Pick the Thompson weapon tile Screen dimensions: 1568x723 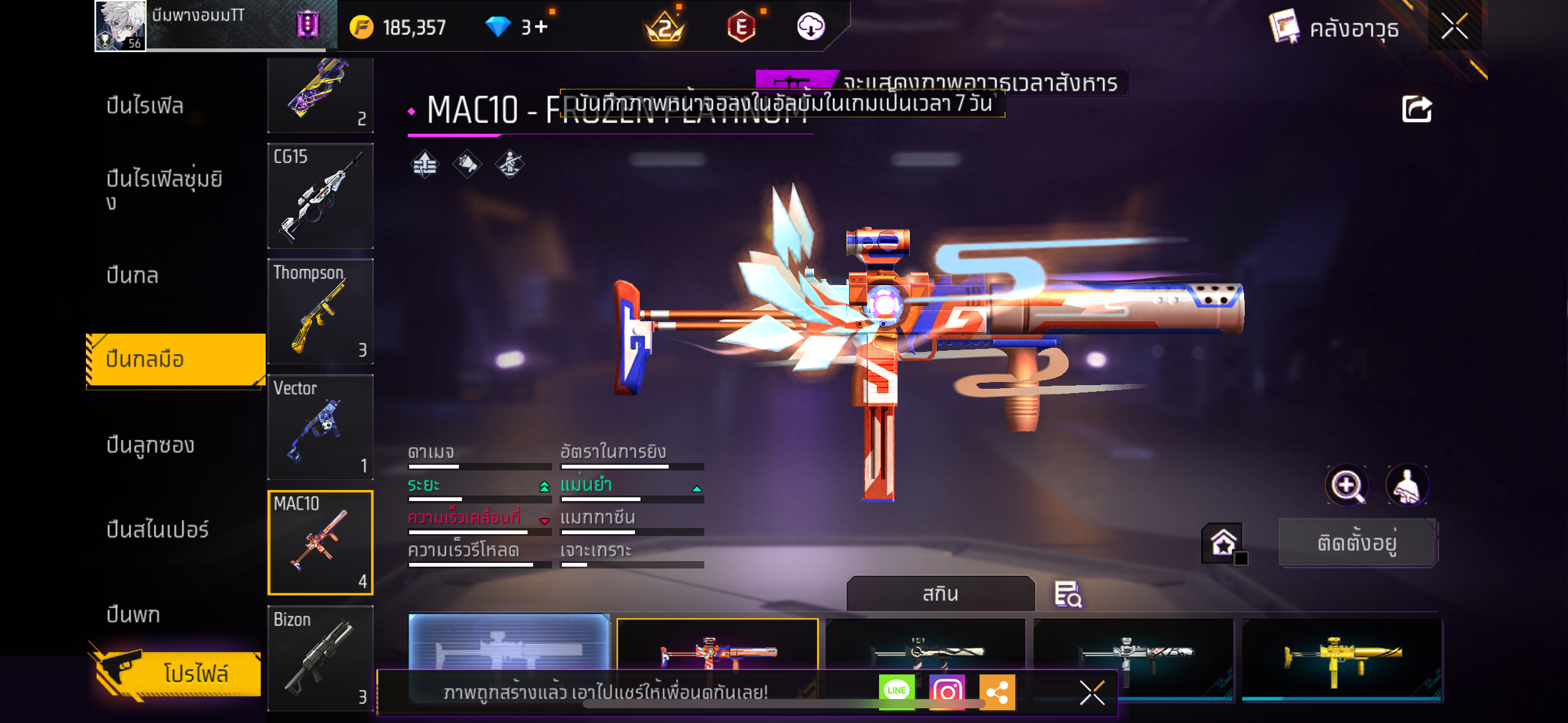click(320, 312)
